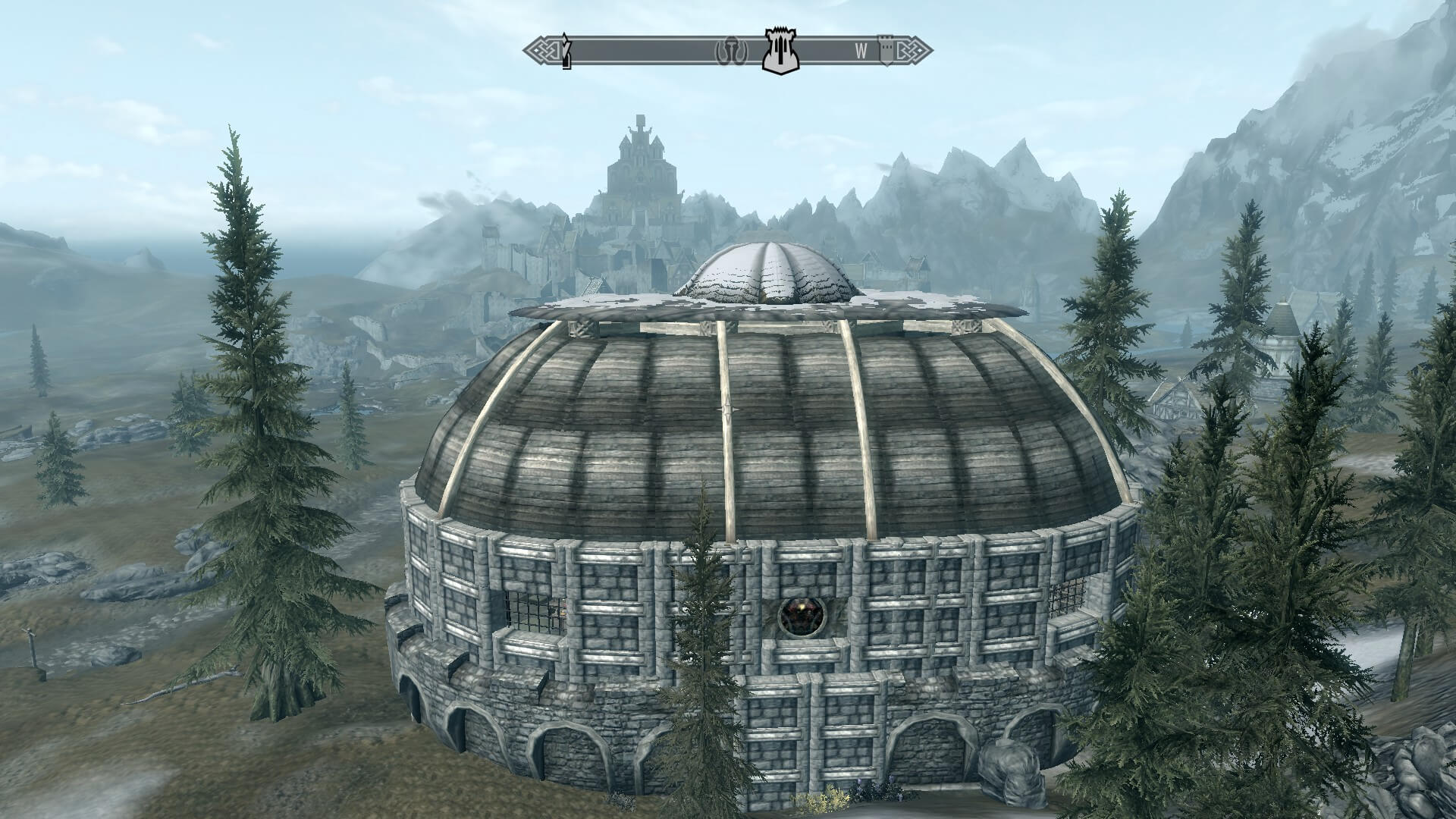
Task: Click the W direction letter on the compass
Action: (x=861, y=51)
